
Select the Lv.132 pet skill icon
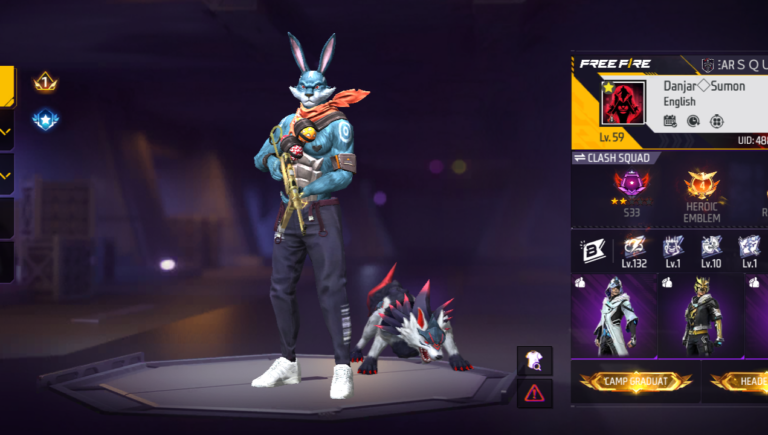(634, 249)
